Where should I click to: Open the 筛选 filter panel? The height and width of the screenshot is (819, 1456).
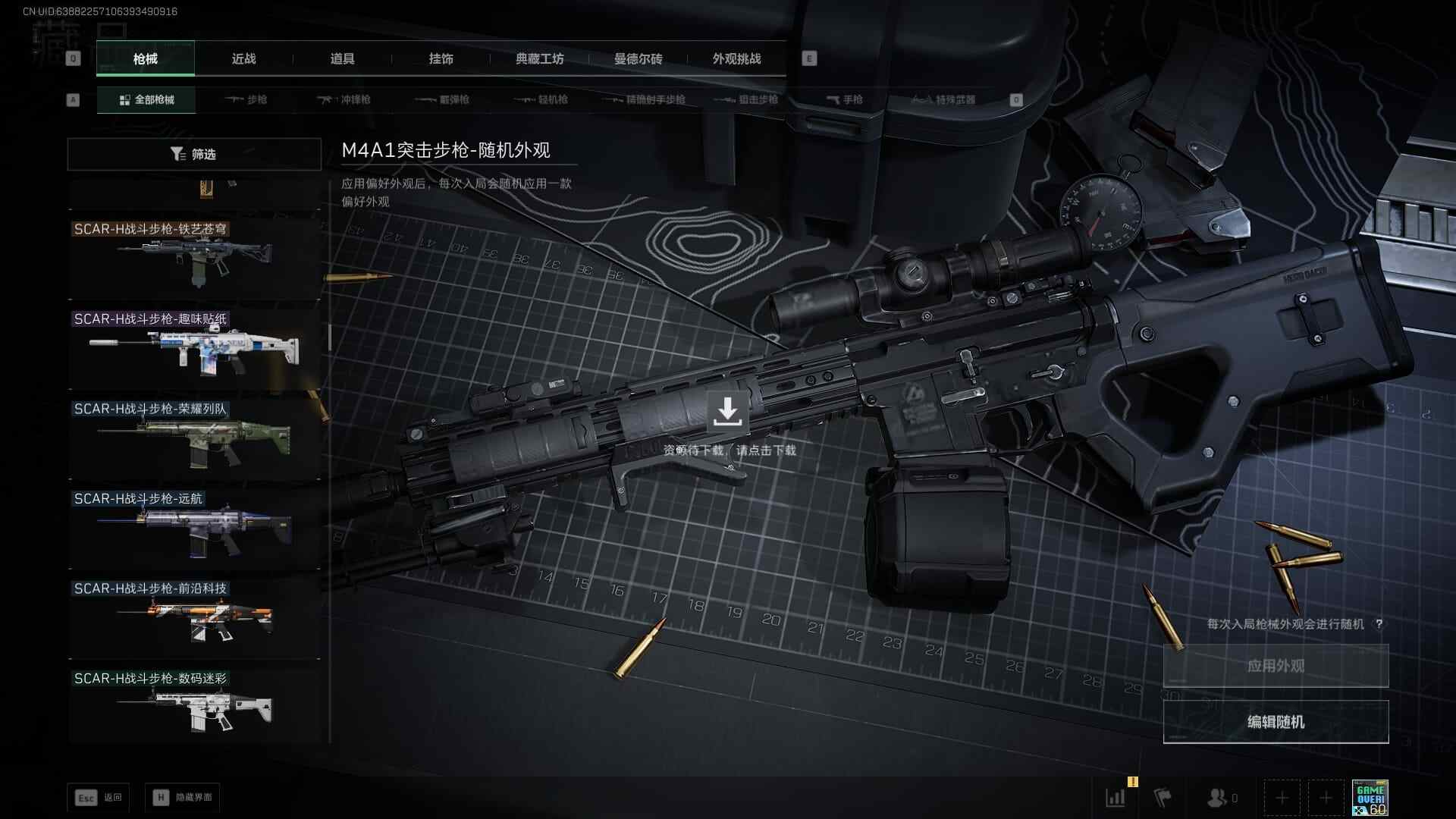click(194, 154)
